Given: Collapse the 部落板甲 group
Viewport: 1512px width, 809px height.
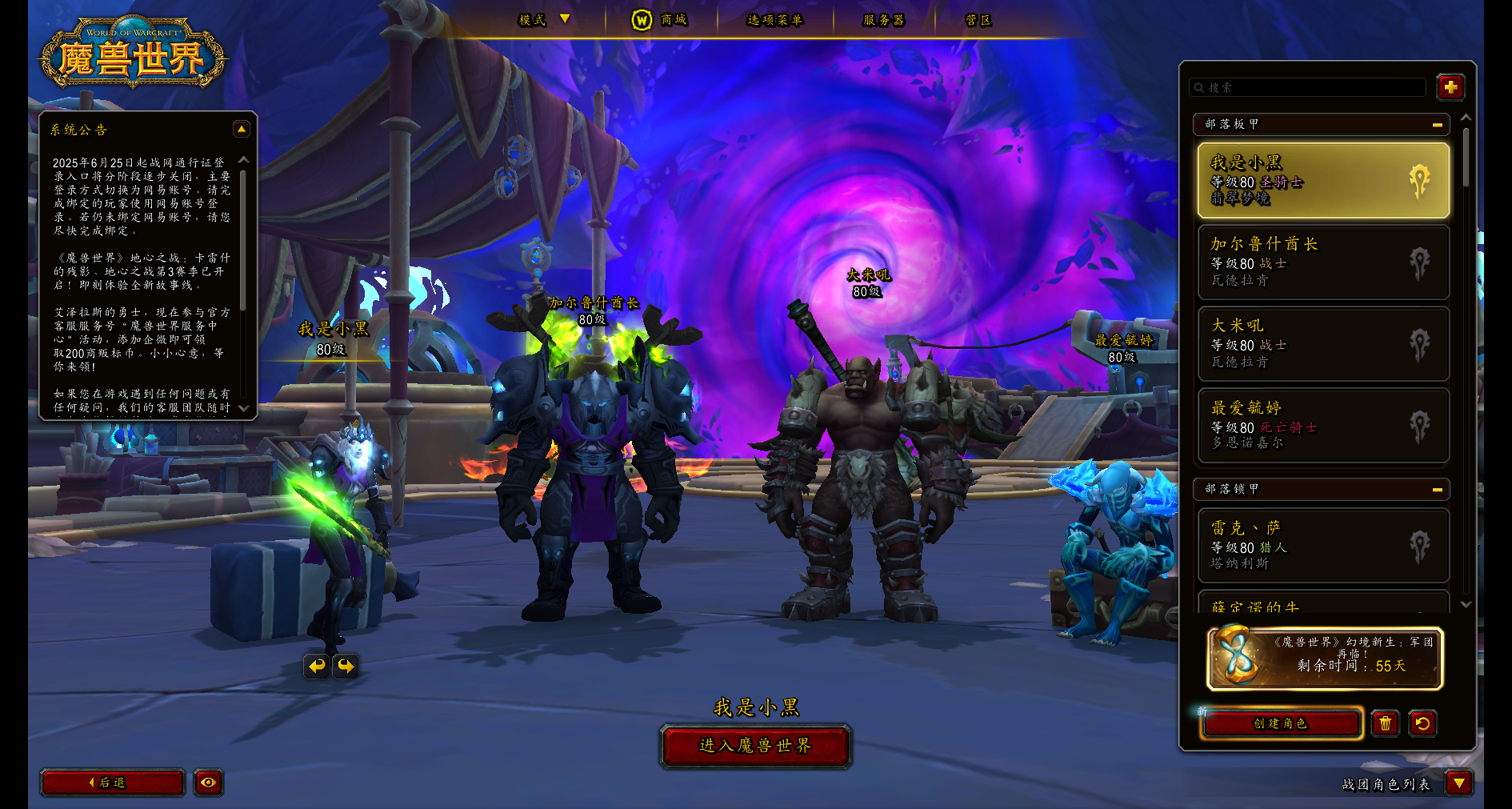Looking at the screenshot, I should (x=1437, y=125).
